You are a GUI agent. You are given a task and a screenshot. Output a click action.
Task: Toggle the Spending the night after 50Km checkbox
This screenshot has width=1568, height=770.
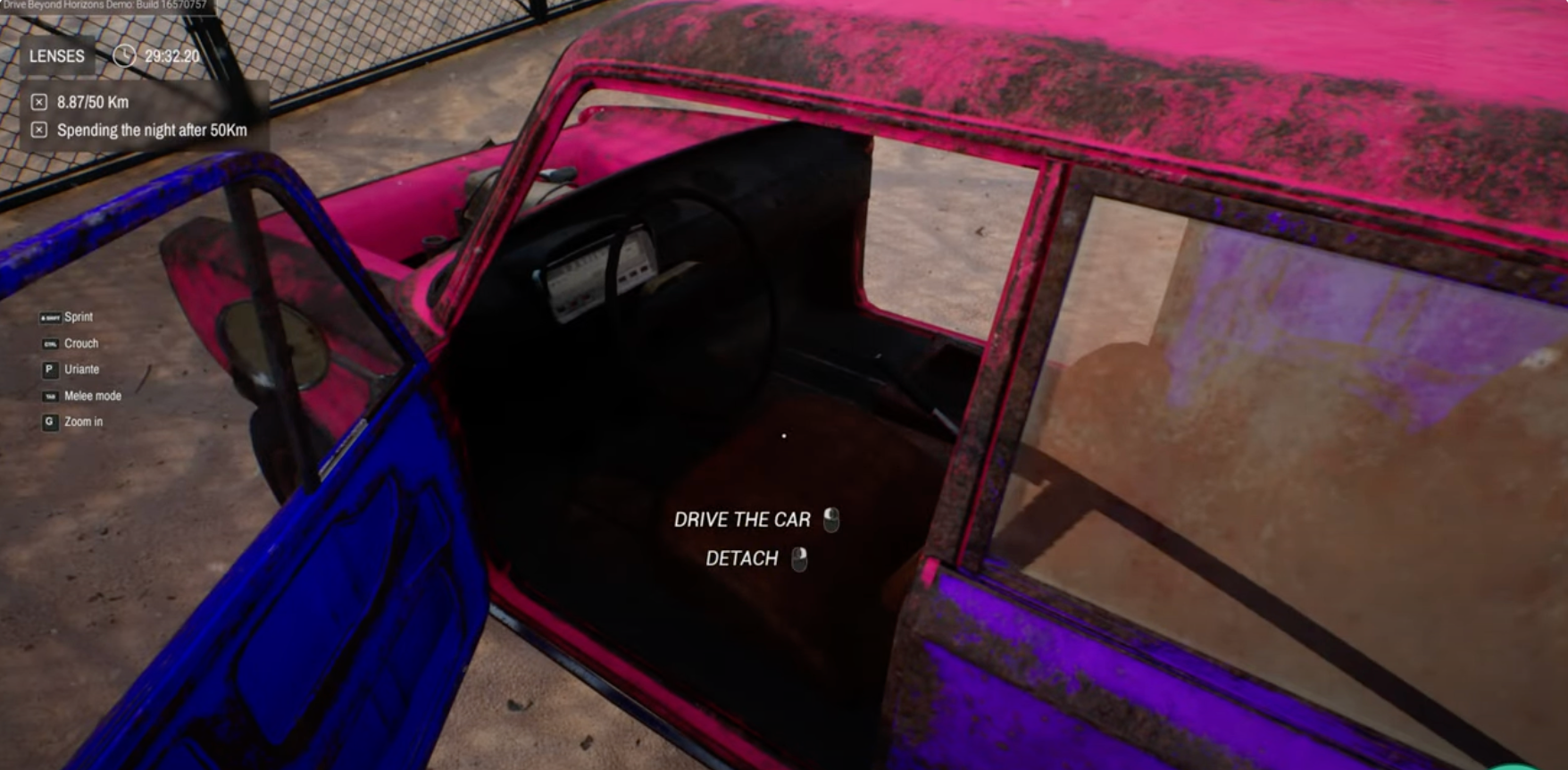38,130
